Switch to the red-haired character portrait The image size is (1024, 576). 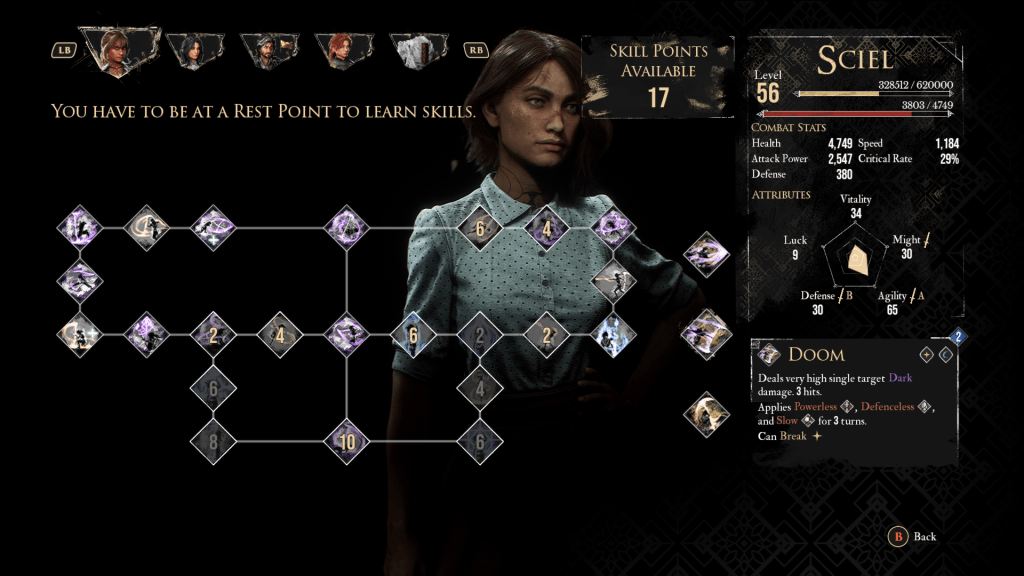(x=341, y=50)
